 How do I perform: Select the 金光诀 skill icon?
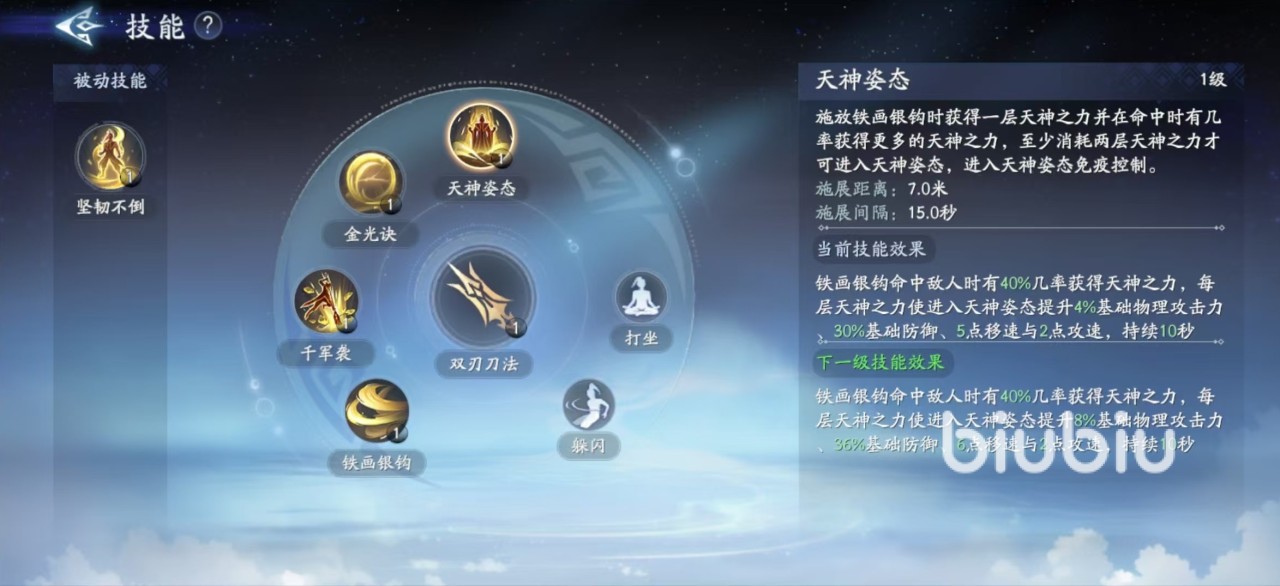(x=371, y=183)
